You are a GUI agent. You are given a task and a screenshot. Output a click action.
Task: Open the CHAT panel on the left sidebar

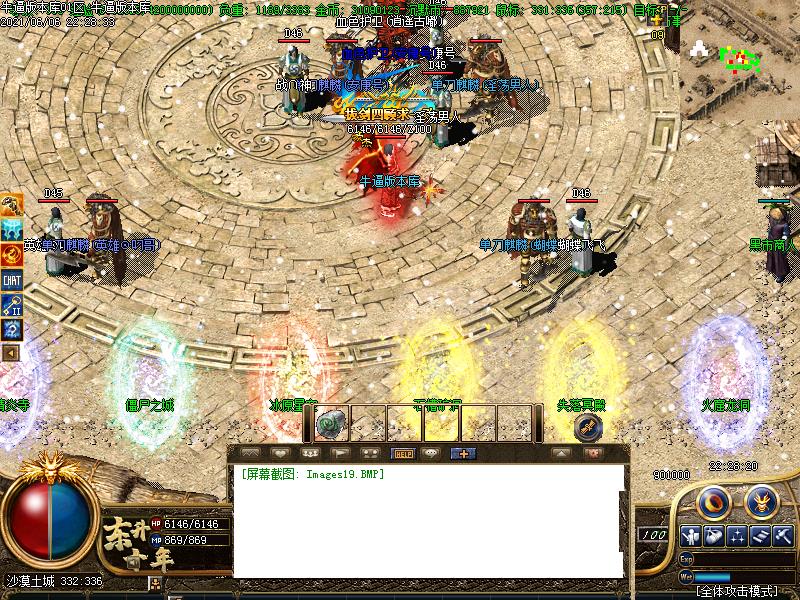point(12,280)
